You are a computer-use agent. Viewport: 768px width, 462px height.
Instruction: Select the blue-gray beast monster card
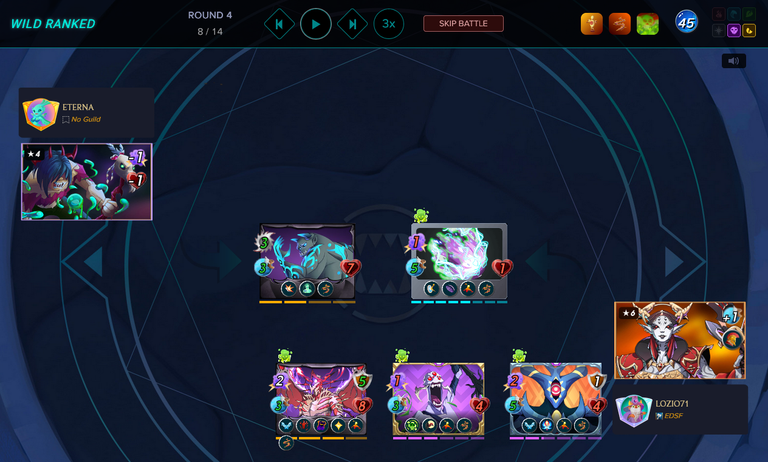pyautogui.click(x=307, y=260)
